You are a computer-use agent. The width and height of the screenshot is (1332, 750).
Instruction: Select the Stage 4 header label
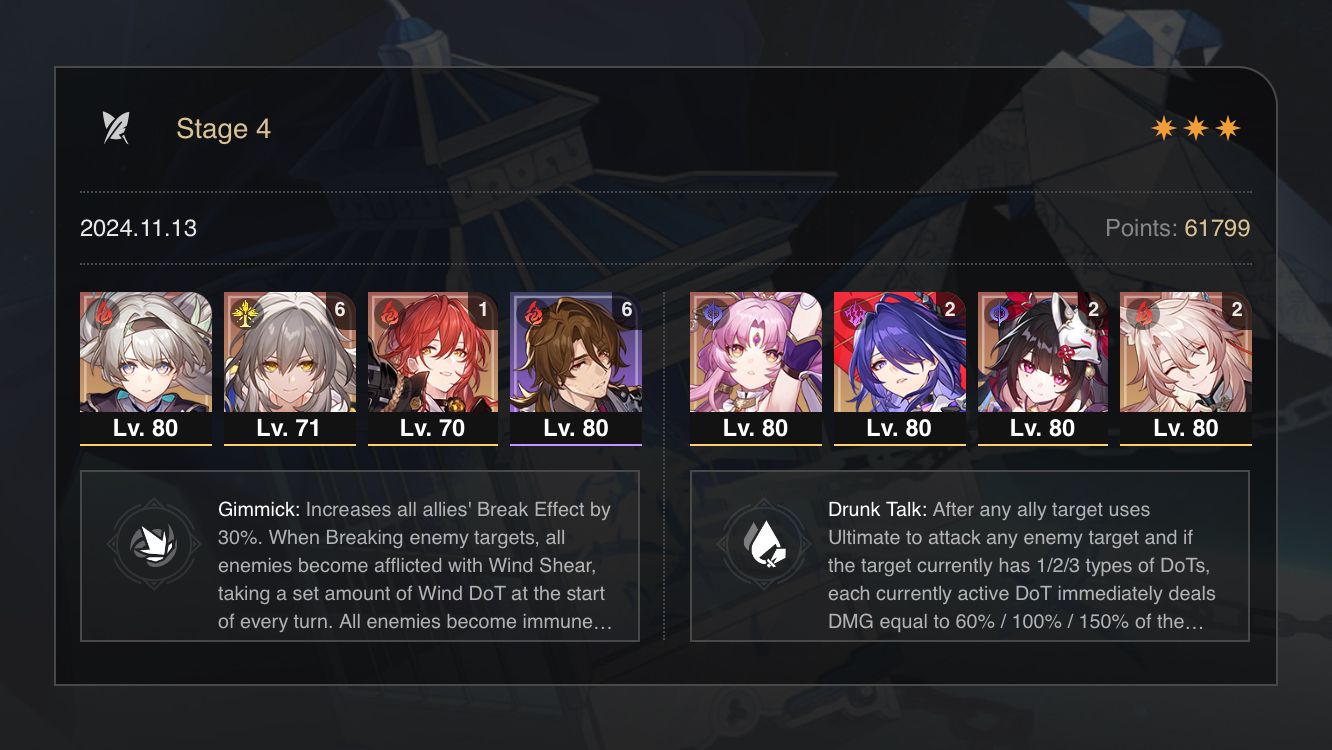222,128
